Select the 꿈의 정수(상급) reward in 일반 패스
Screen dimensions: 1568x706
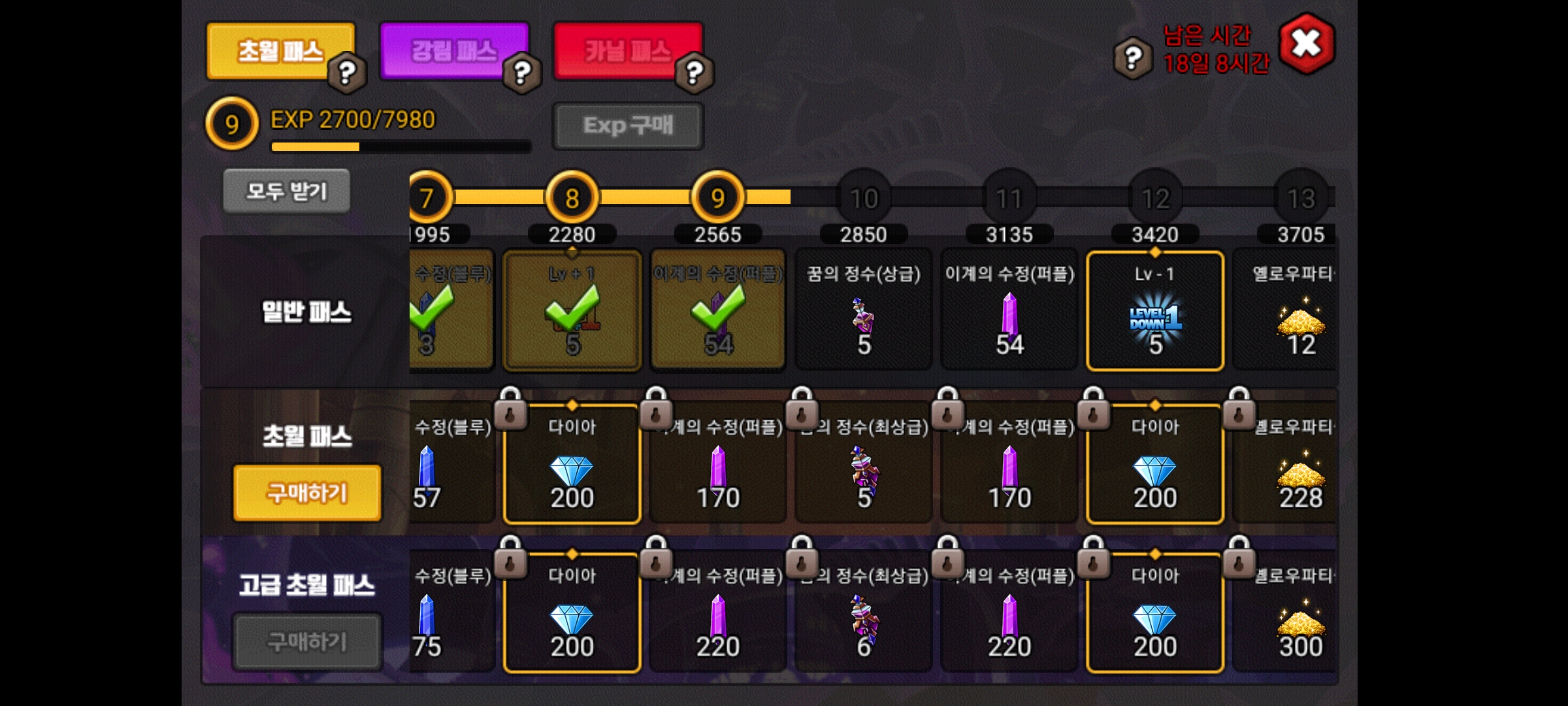click(863, 311)
